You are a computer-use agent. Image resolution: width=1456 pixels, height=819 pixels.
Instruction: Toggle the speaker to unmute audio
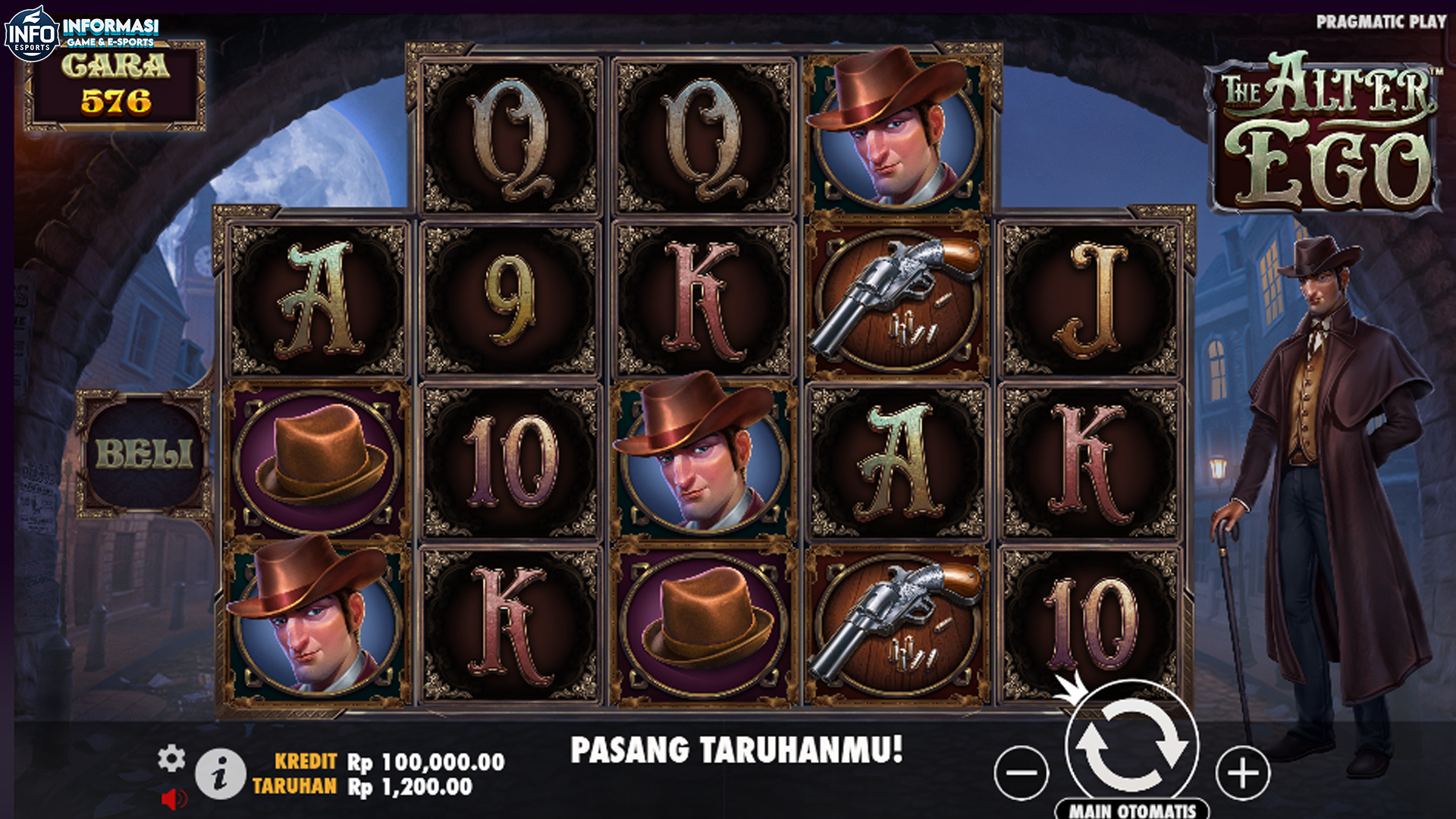pyautogui.click(x=175, y=799)
